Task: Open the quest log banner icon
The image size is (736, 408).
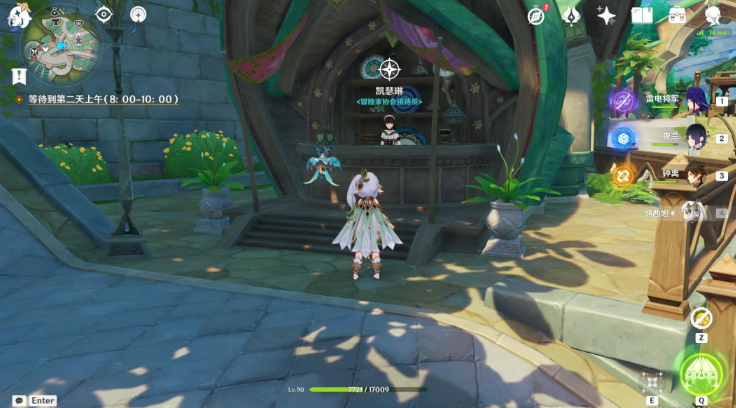Action: [x=18, y=76]
